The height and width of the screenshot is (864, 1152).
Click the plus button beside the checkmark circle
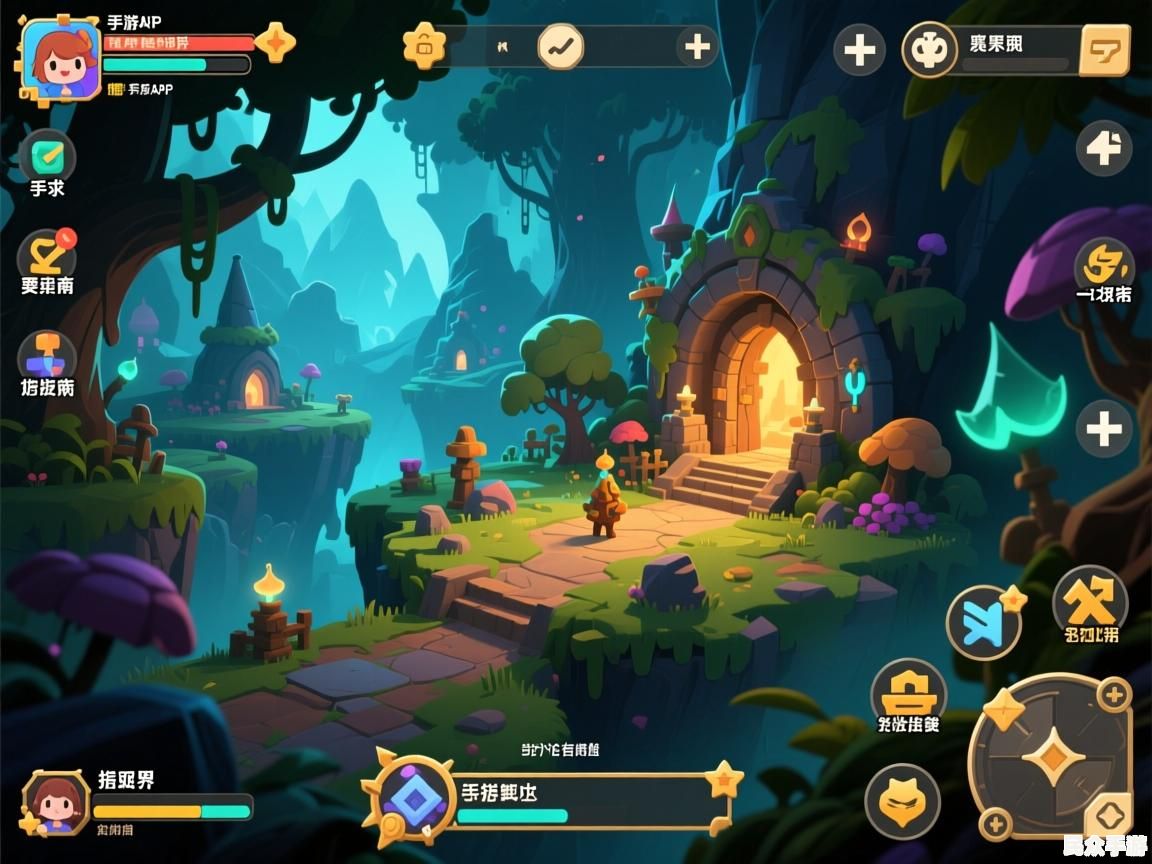click(x=697, y=46)
